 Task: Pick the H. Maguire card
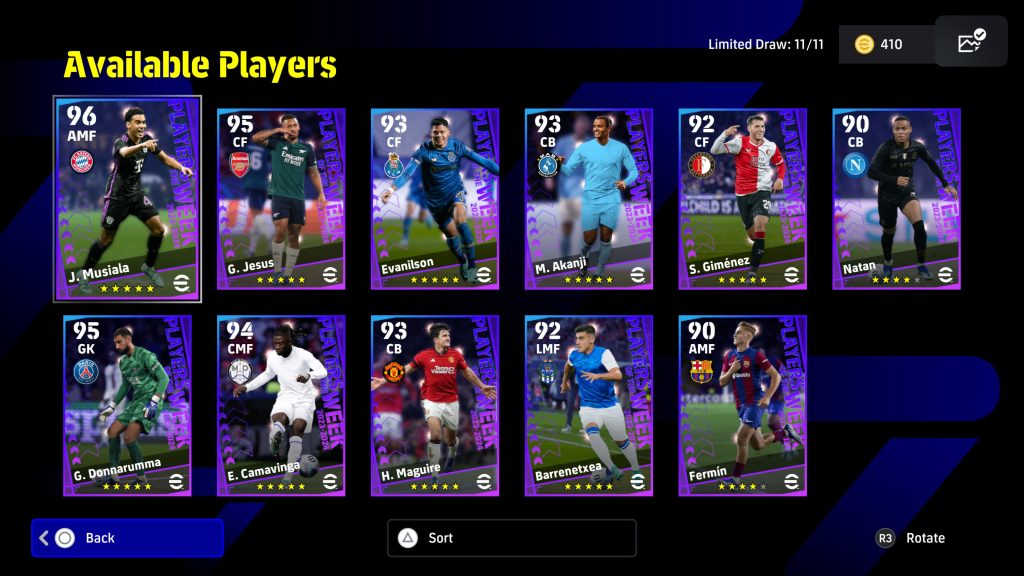click(435, 406)
